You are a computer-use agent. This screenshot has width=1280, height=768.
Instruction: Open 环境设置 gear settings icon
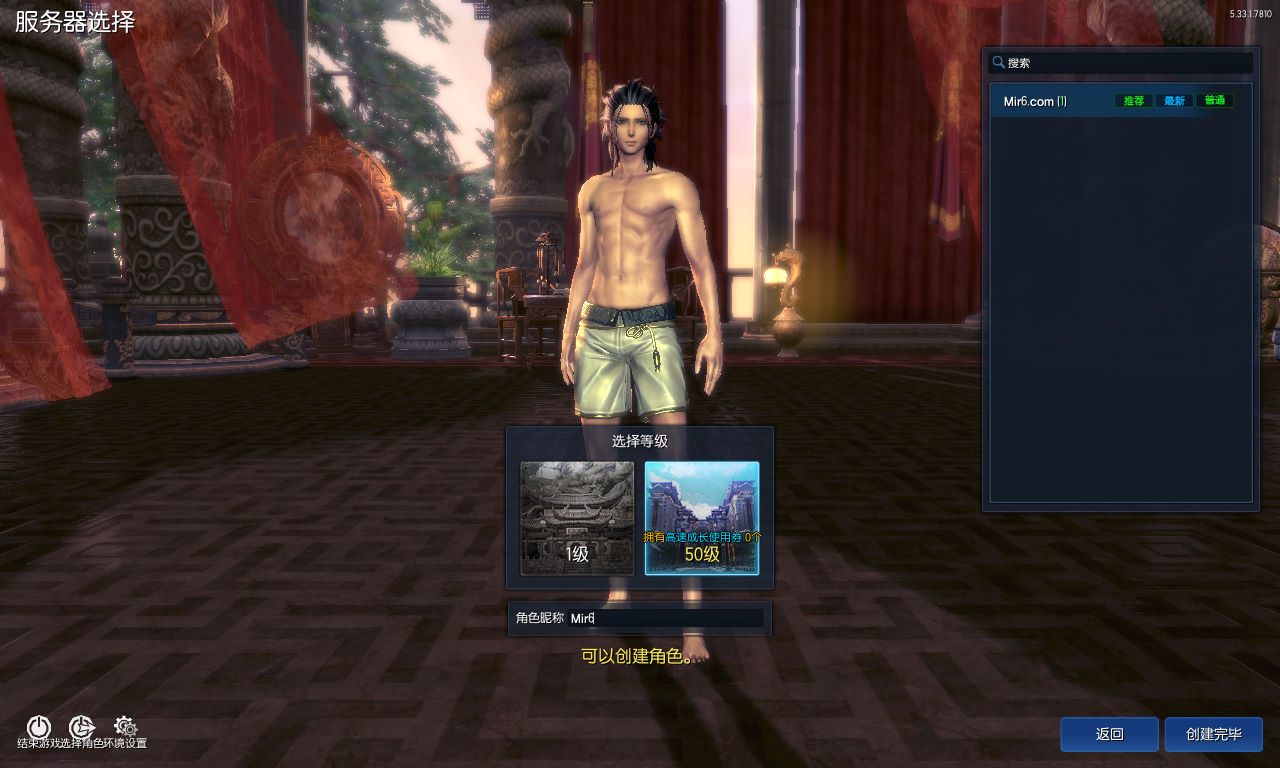tap(125, 727)
